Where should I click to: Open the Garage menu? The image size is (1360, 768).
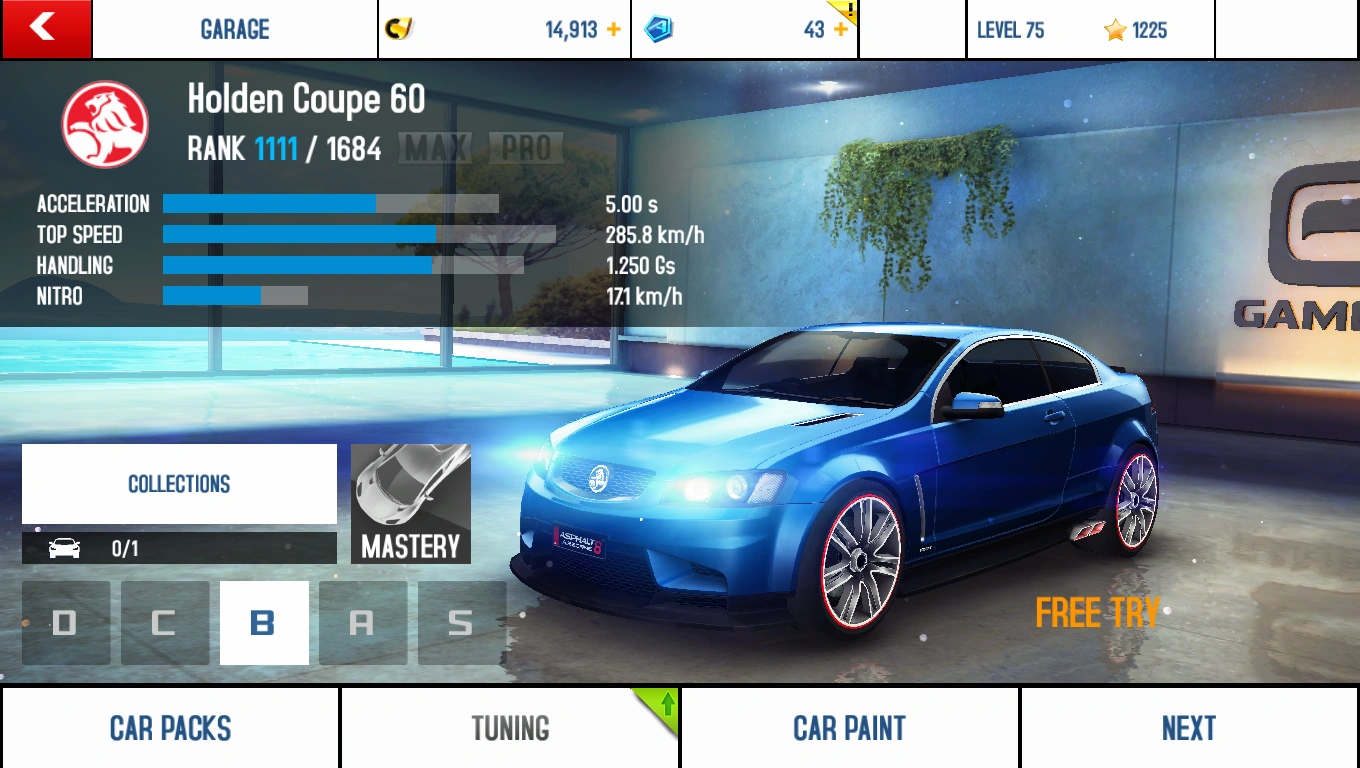[235, 30]
